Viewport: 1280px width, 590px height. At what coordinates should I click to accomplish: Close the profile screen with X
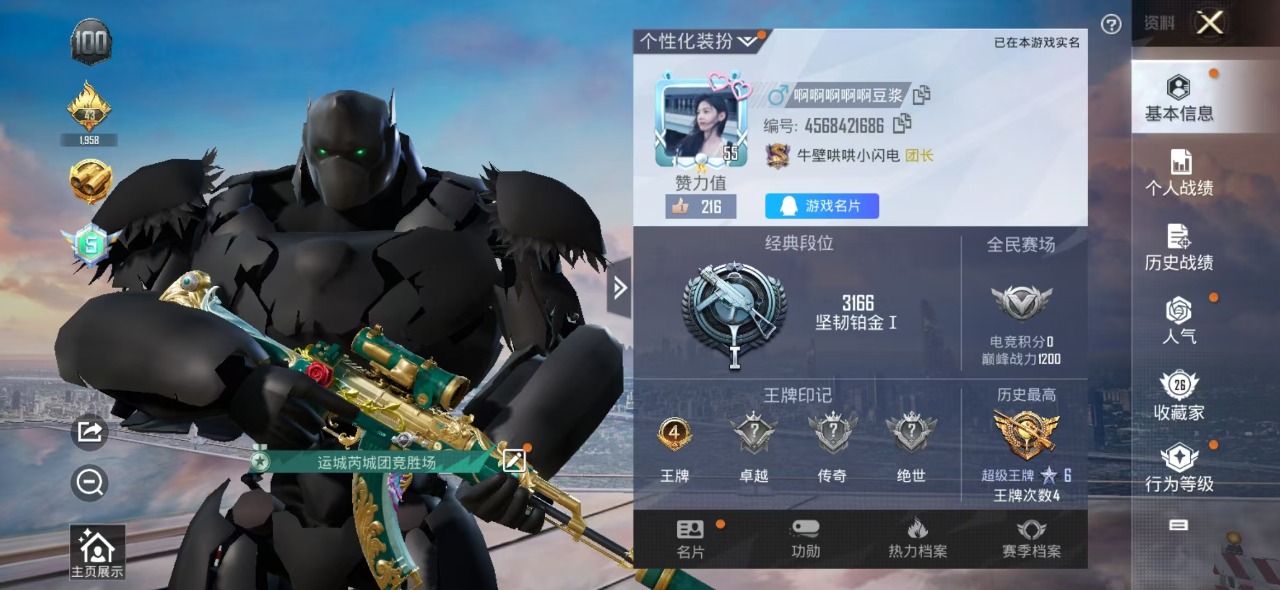[x=1210, y=23]
